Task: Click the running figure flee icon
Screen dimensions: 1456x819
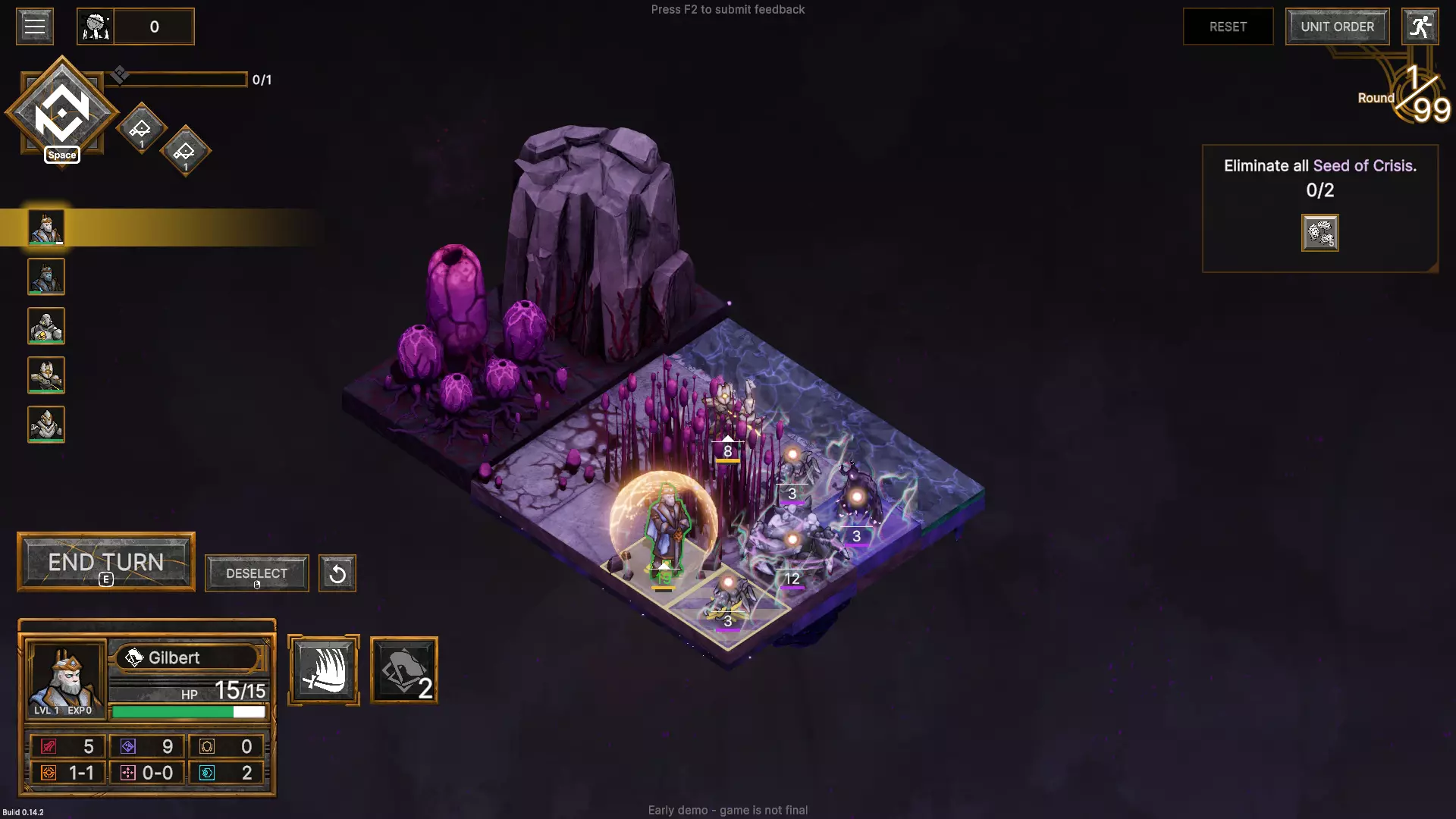Action: [x=1420, y=27]
